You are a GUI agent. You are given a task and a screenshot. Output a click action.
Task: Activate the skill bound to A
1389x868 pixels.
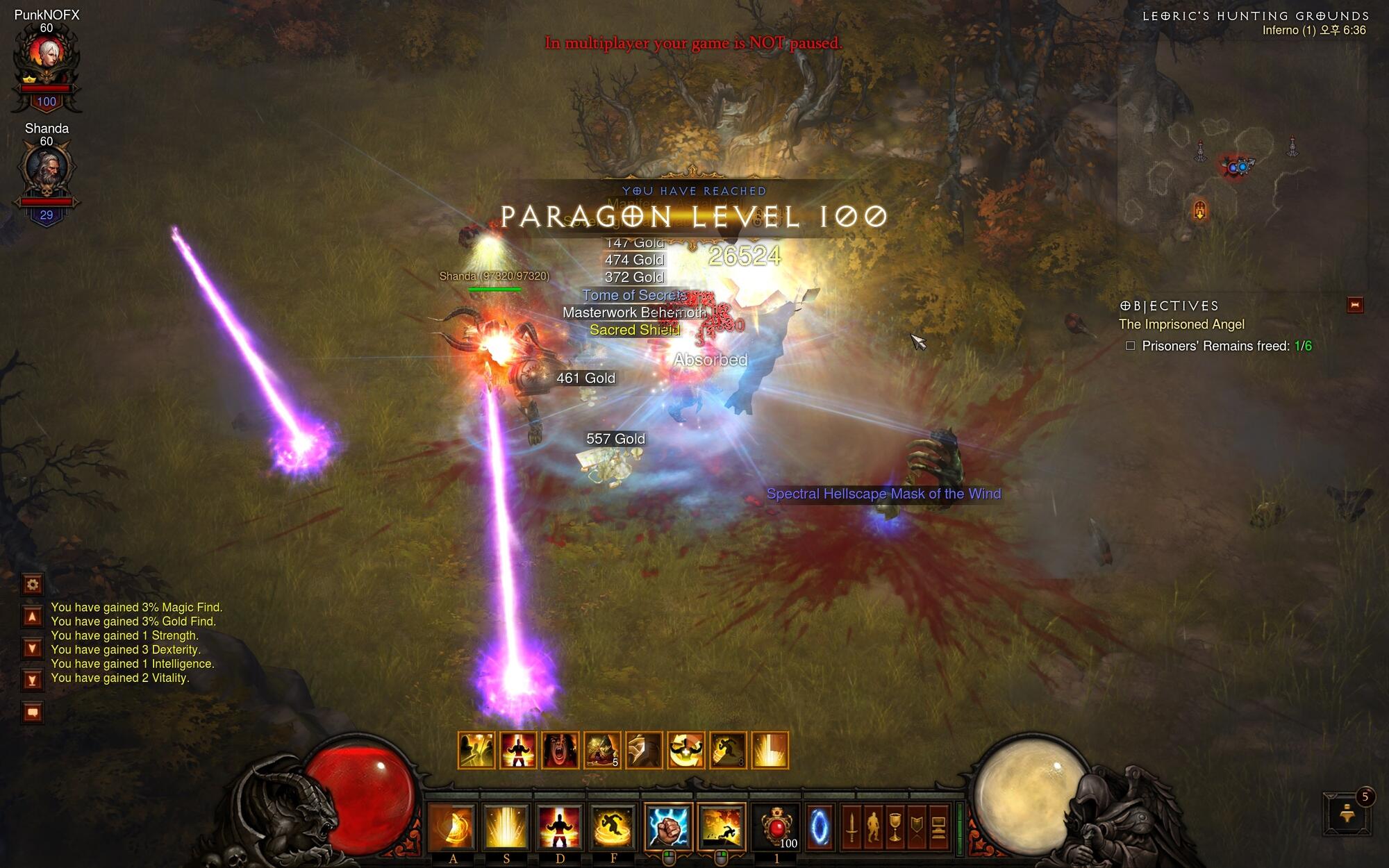point(452,826)
